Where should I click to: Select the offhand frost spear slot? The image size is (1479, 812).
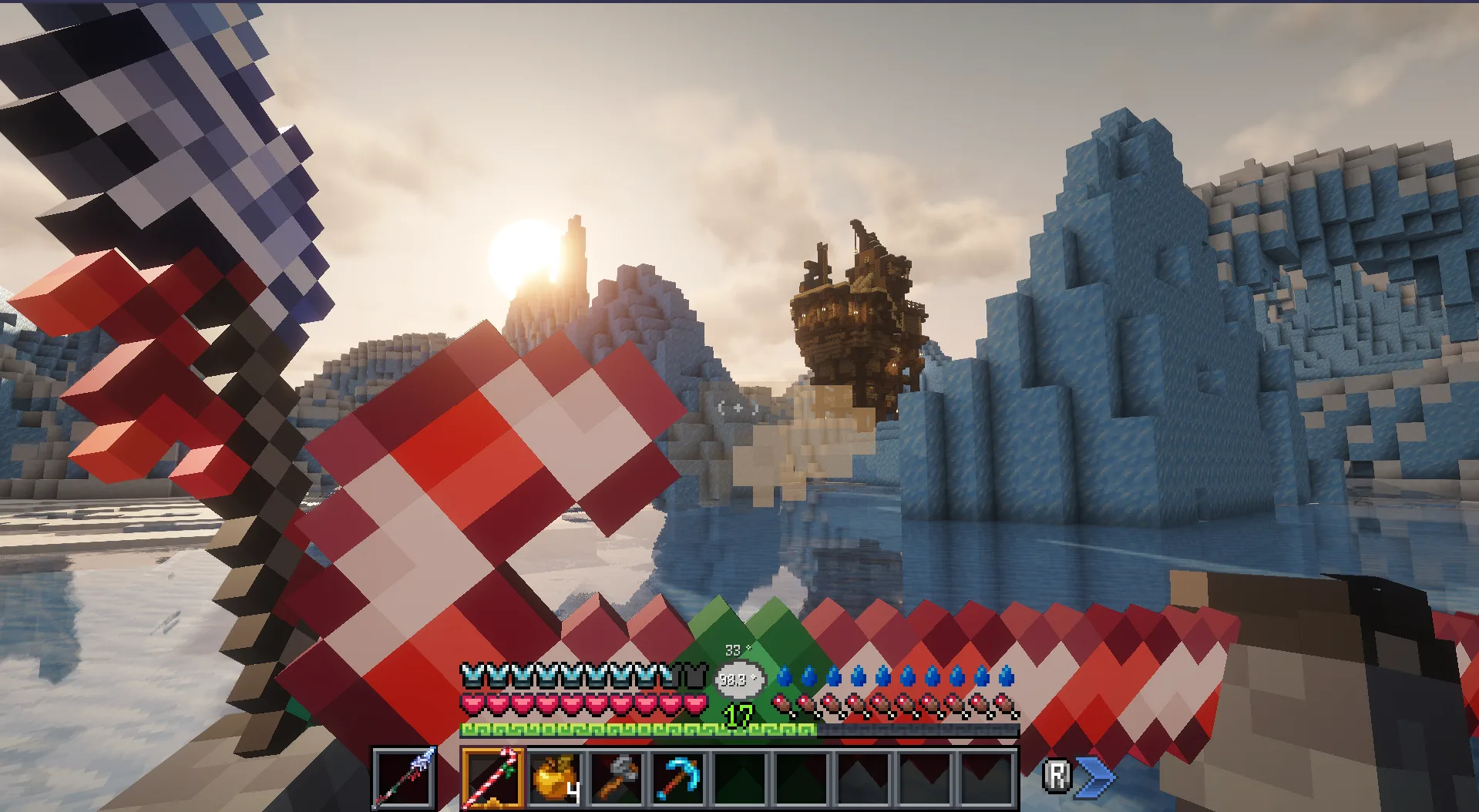click(405, 777)
